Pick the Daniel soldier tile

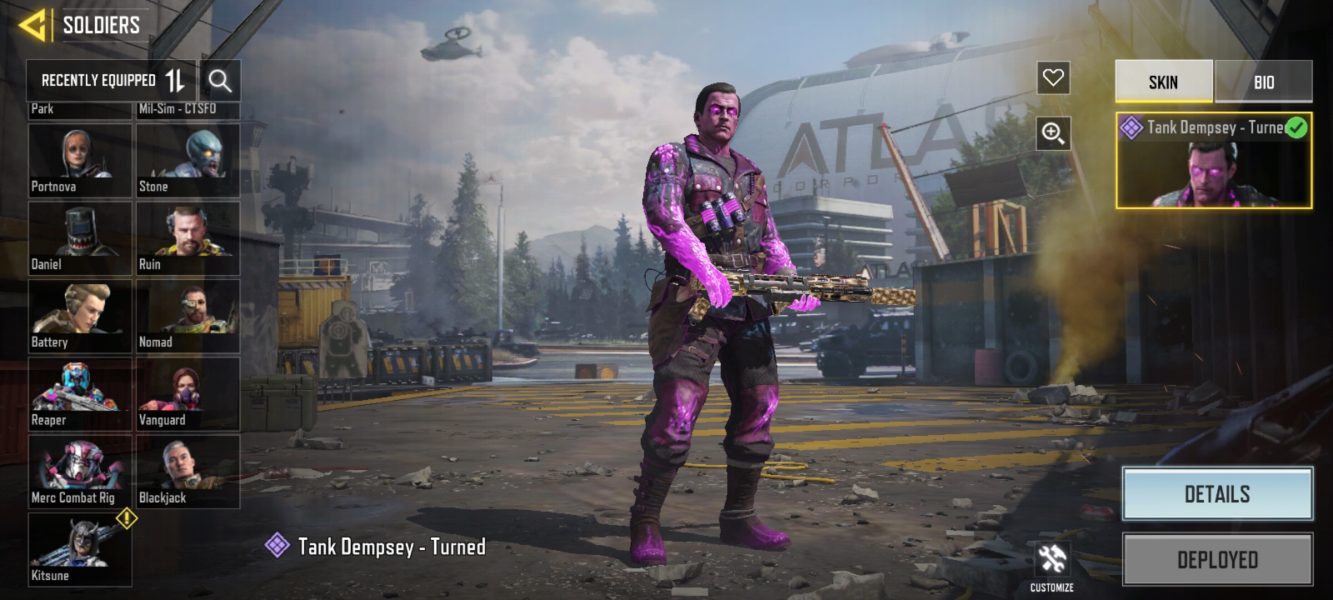click(x=80, y=237)
